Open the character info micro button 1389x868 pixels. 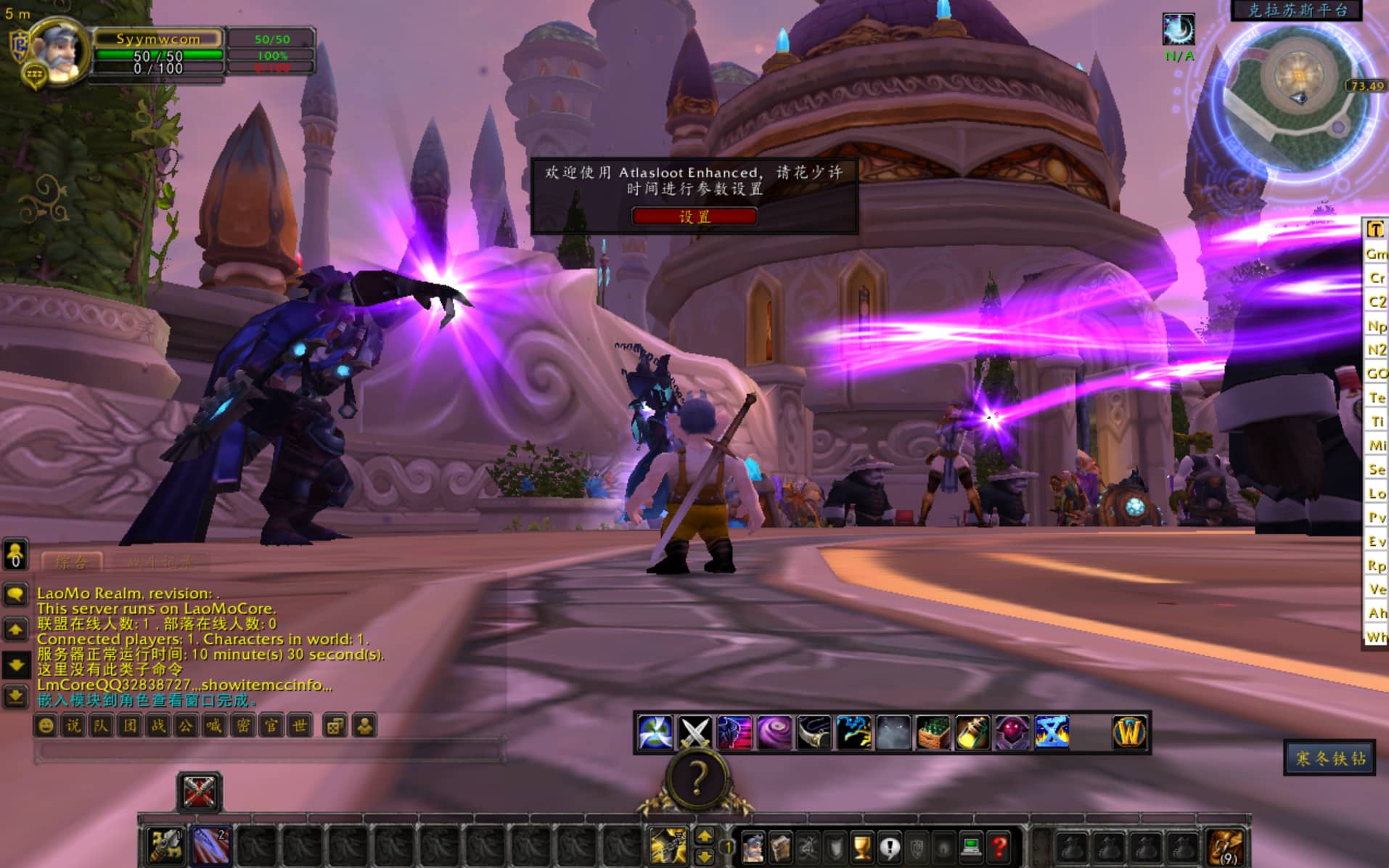pyautogui.click(x=753, y=847)
